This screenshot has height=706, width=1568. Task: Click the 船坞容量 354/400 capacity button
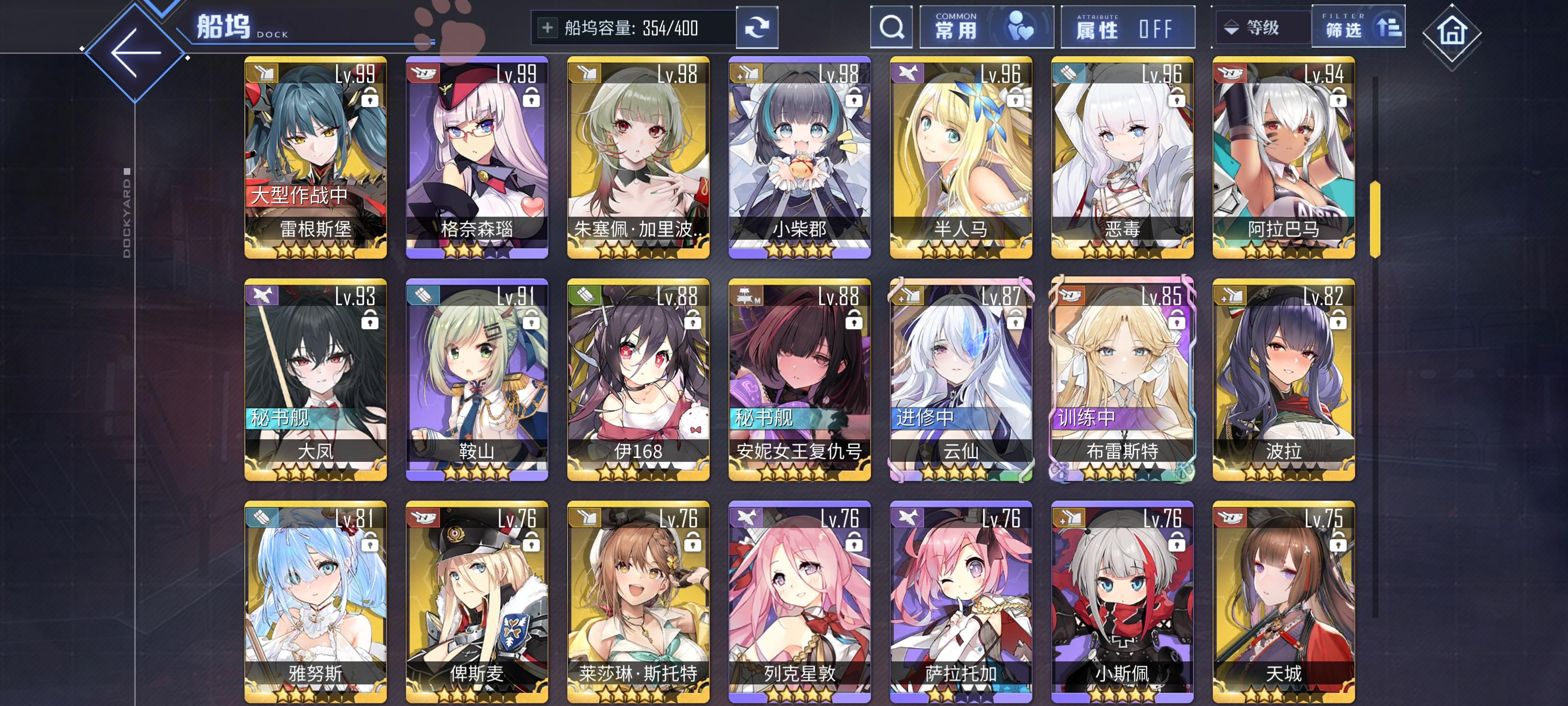click(x=633, y=27)
